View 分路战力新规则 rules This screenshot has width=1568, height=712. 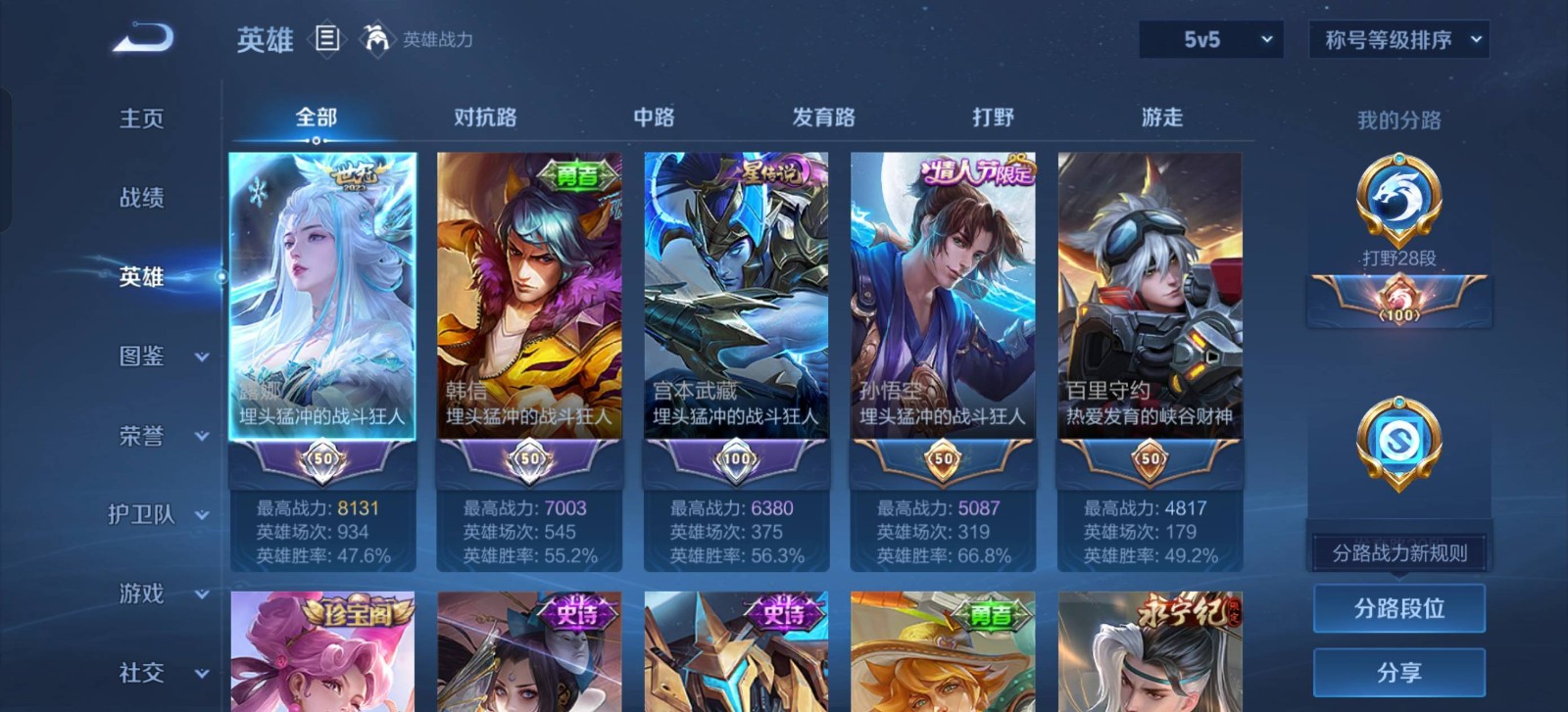point(1398,553)
